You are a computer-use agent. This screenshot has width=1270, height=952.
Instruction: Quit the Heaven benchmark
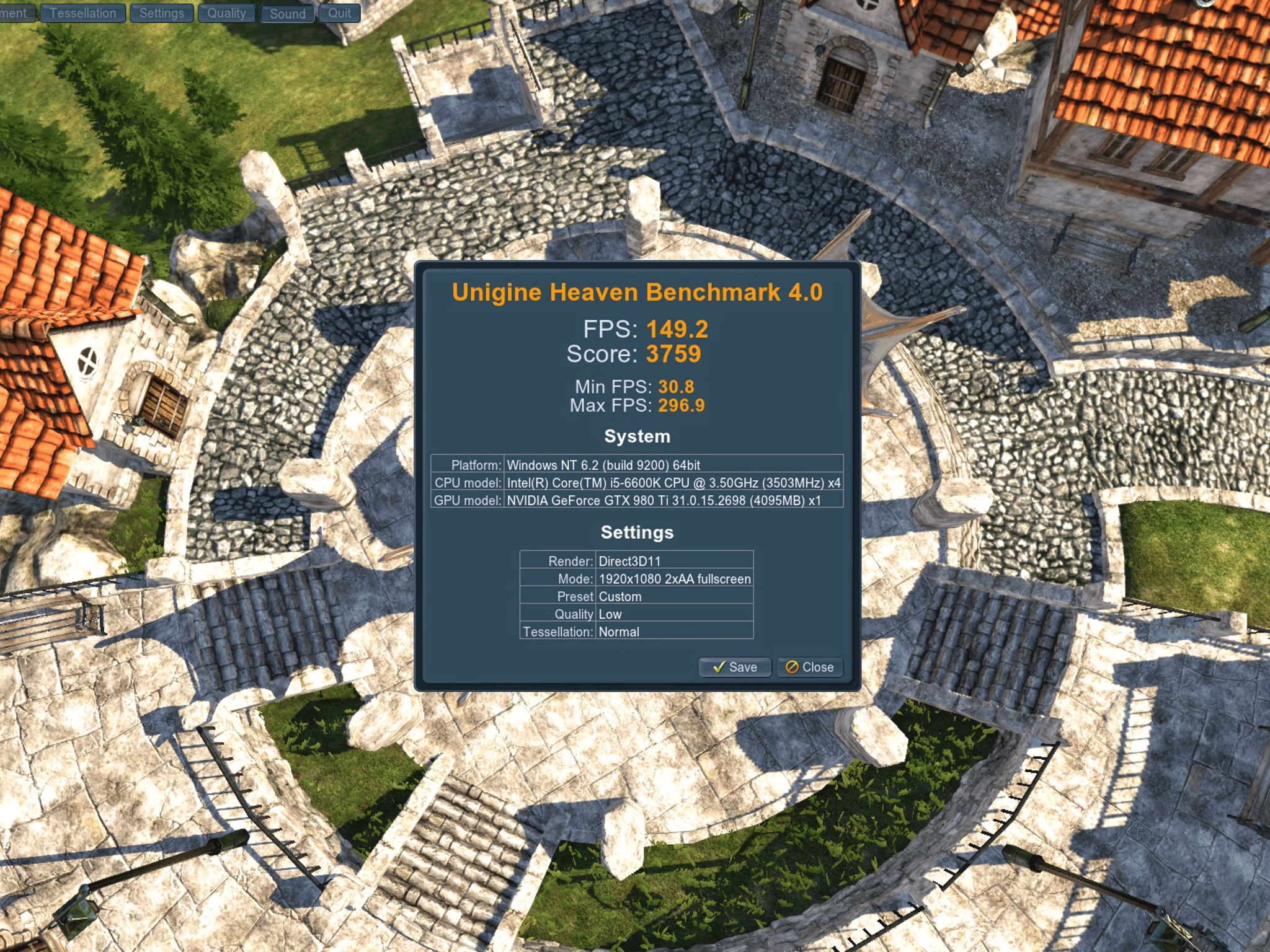tap(339, 13)
